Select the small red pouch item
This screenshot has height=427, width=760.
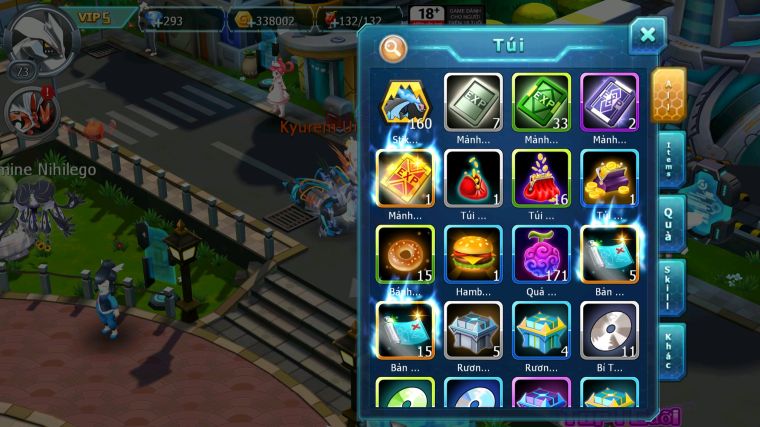(x=473, y=178)
